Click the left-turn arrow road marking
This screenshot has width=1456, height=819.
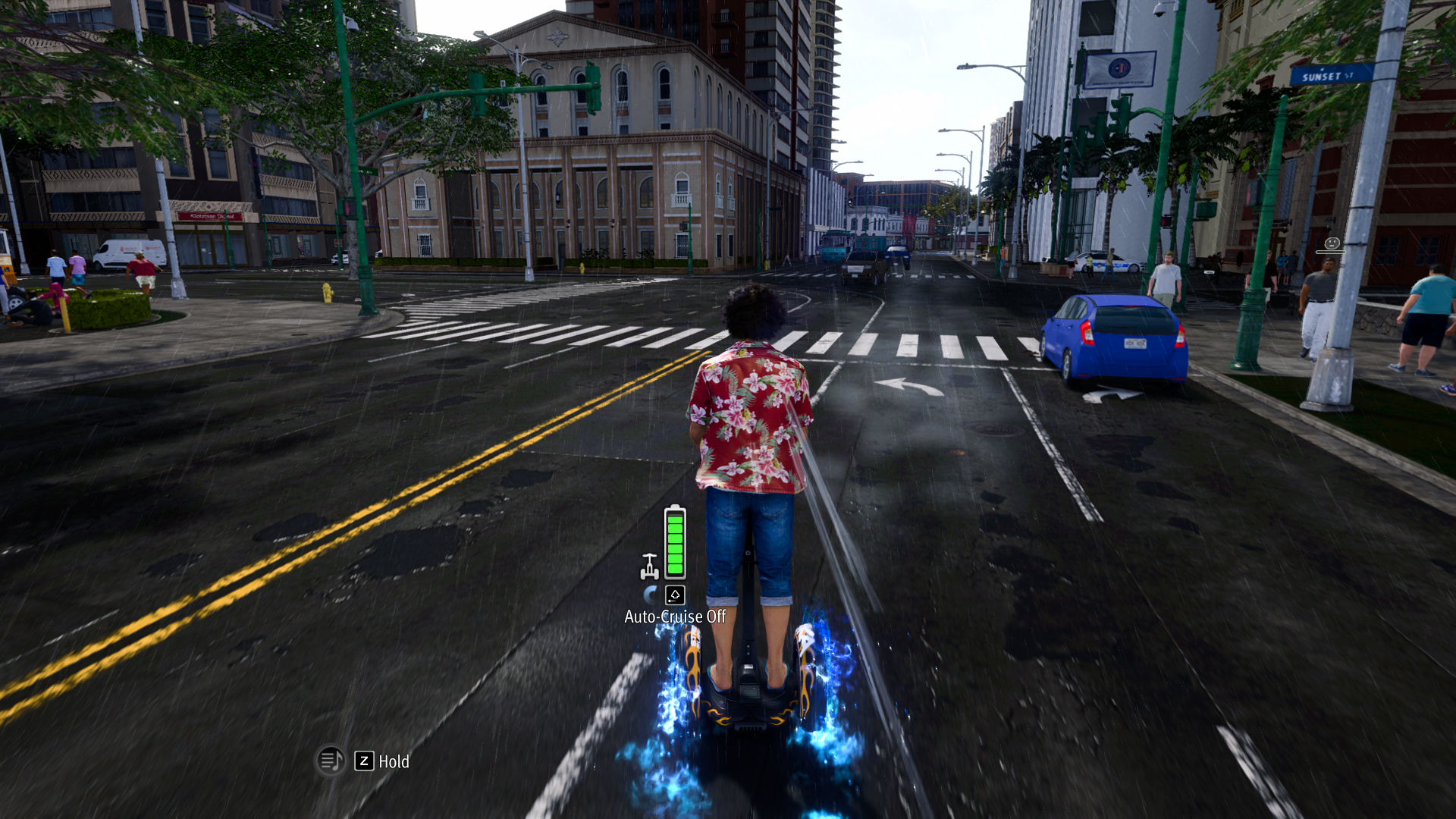pyautogui.click(x=906, y=387)
